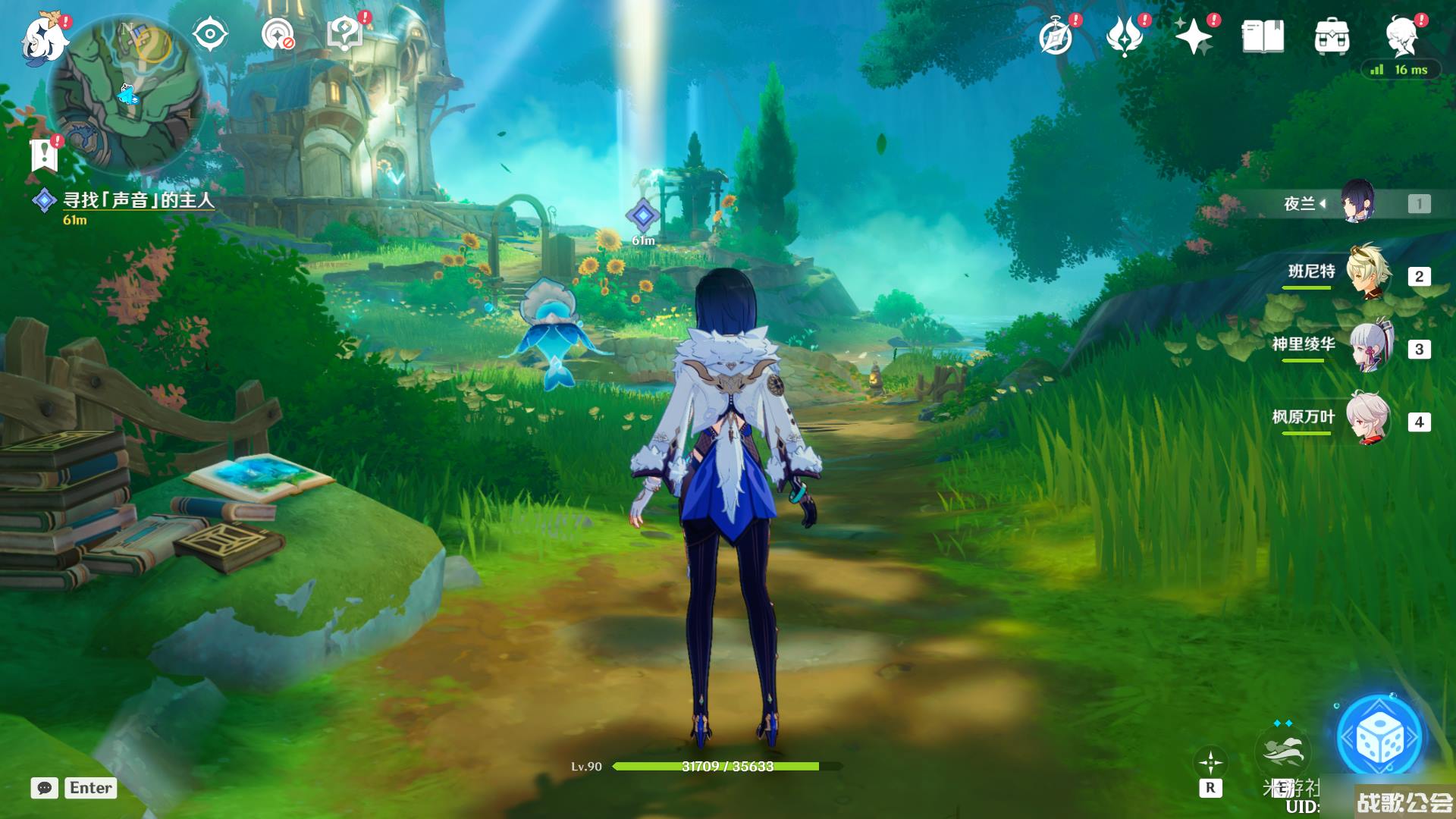Open the adventurer handbook book icon
This screenshot has height=819, width=1456.
[1263, 36]
